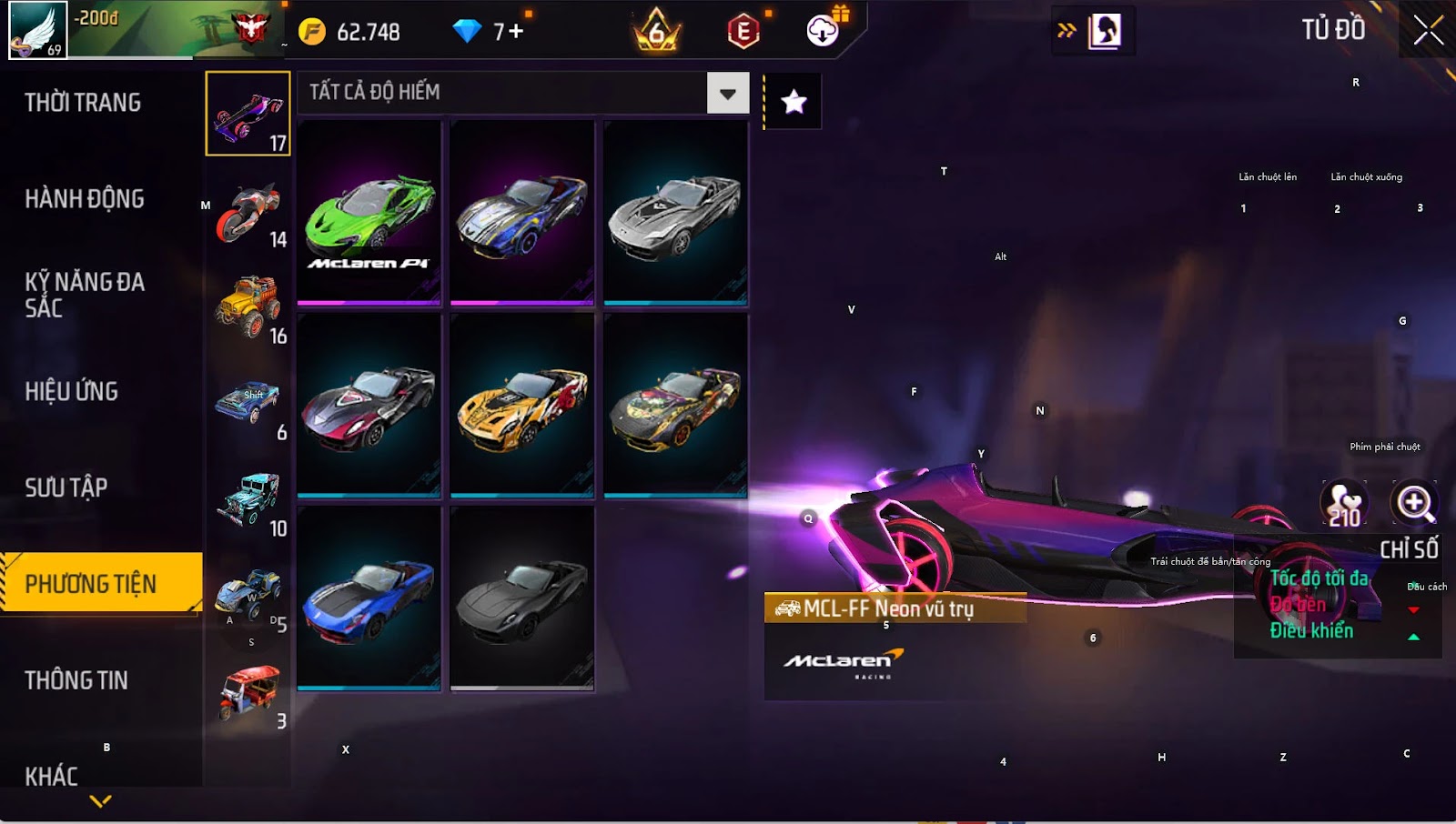Zoom in on the vehicle preview

[x=1415, y=502]
